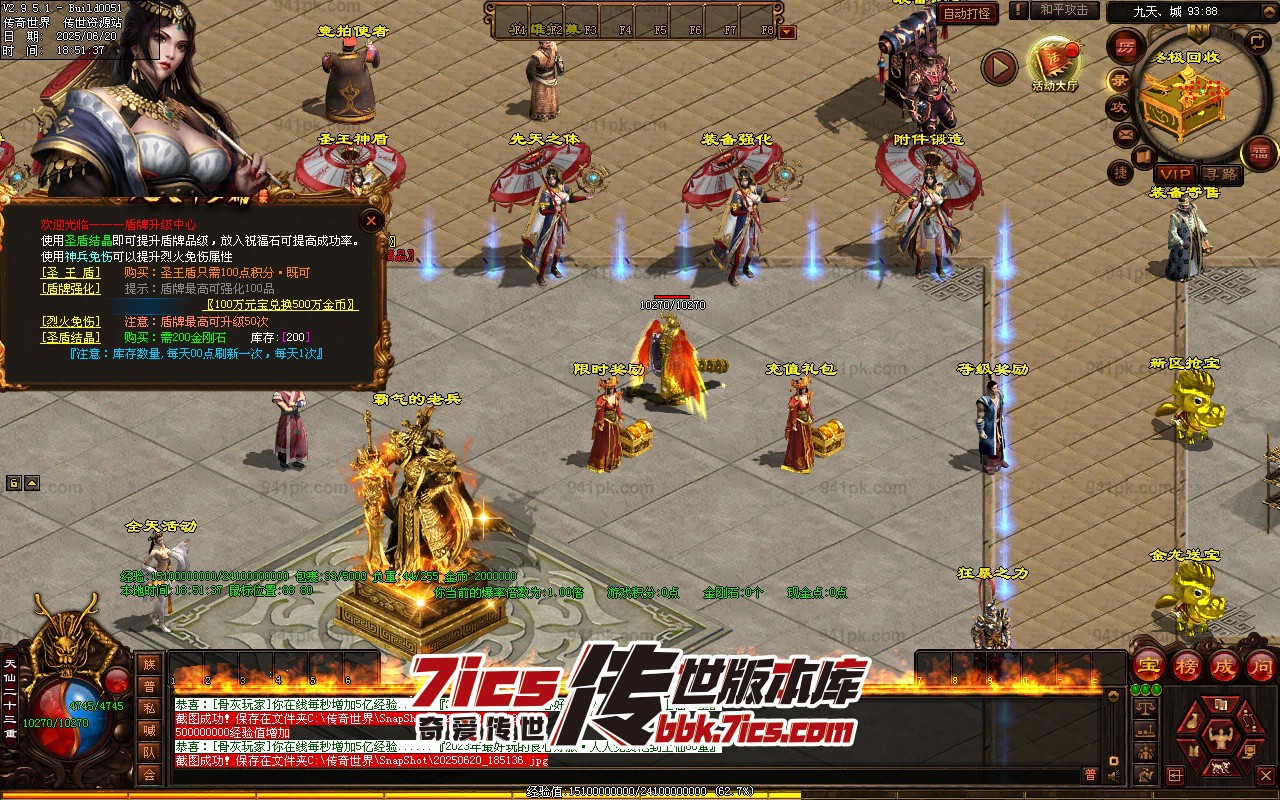Toggle the 自动打怪 auto-fight button

pyautogui.click(x=968, y=13)
